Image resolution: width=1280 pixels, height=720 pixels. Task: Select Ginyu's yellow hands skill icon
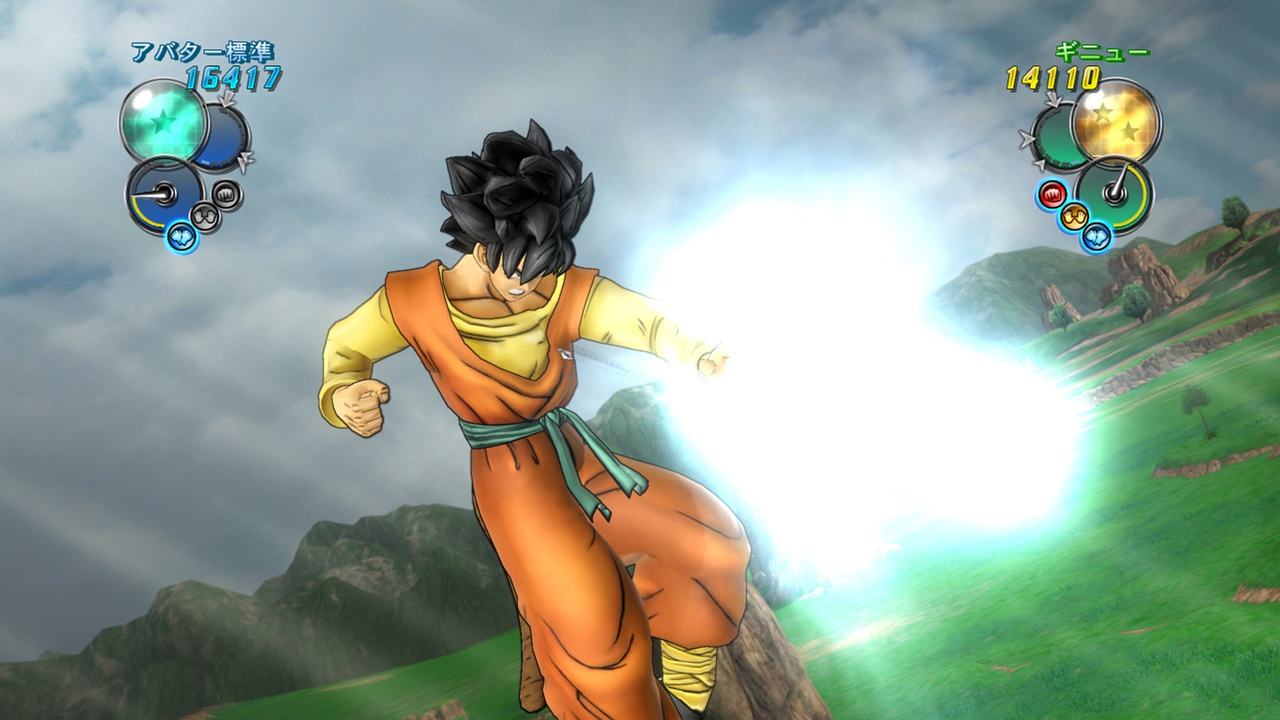tap(1074, 216)
